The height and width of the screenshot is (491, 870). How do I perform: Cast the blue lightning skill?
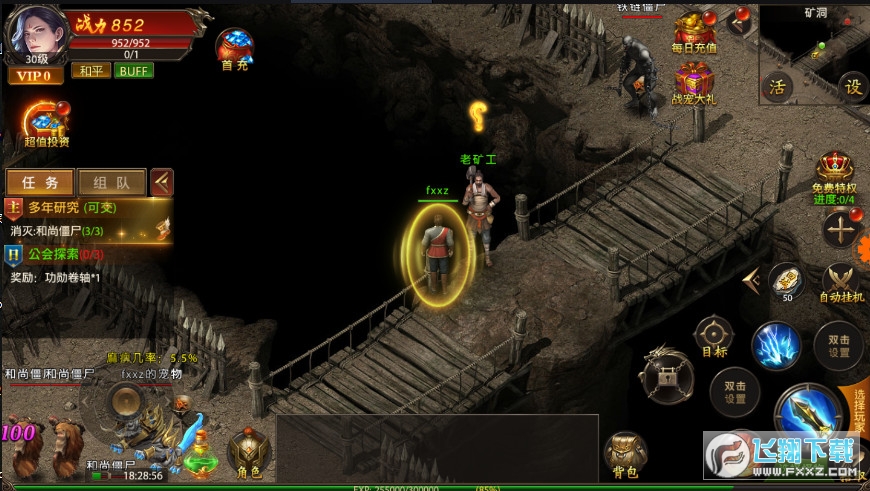tap(776, 344)
